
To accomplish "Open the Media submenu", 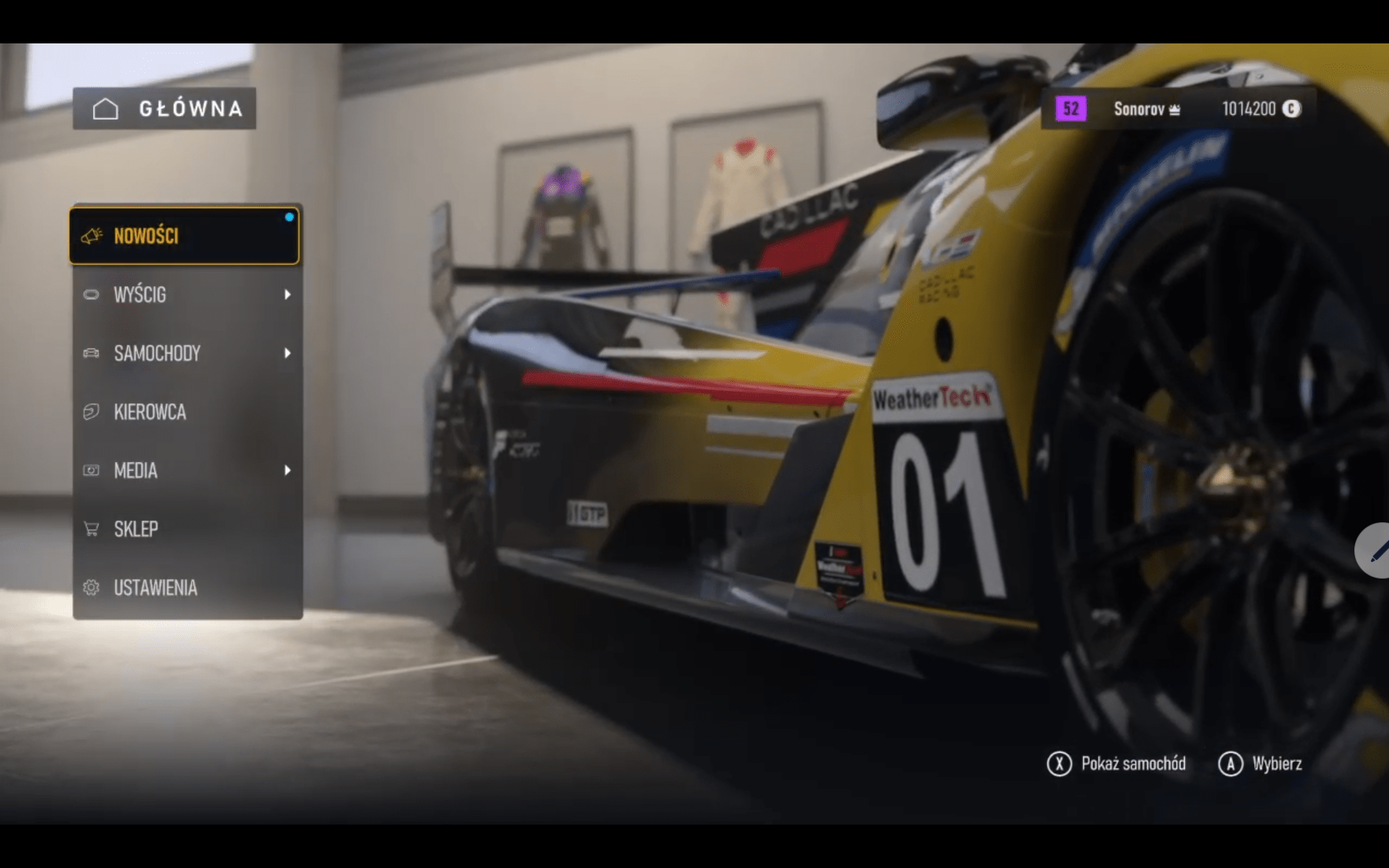I will (187, 470).
